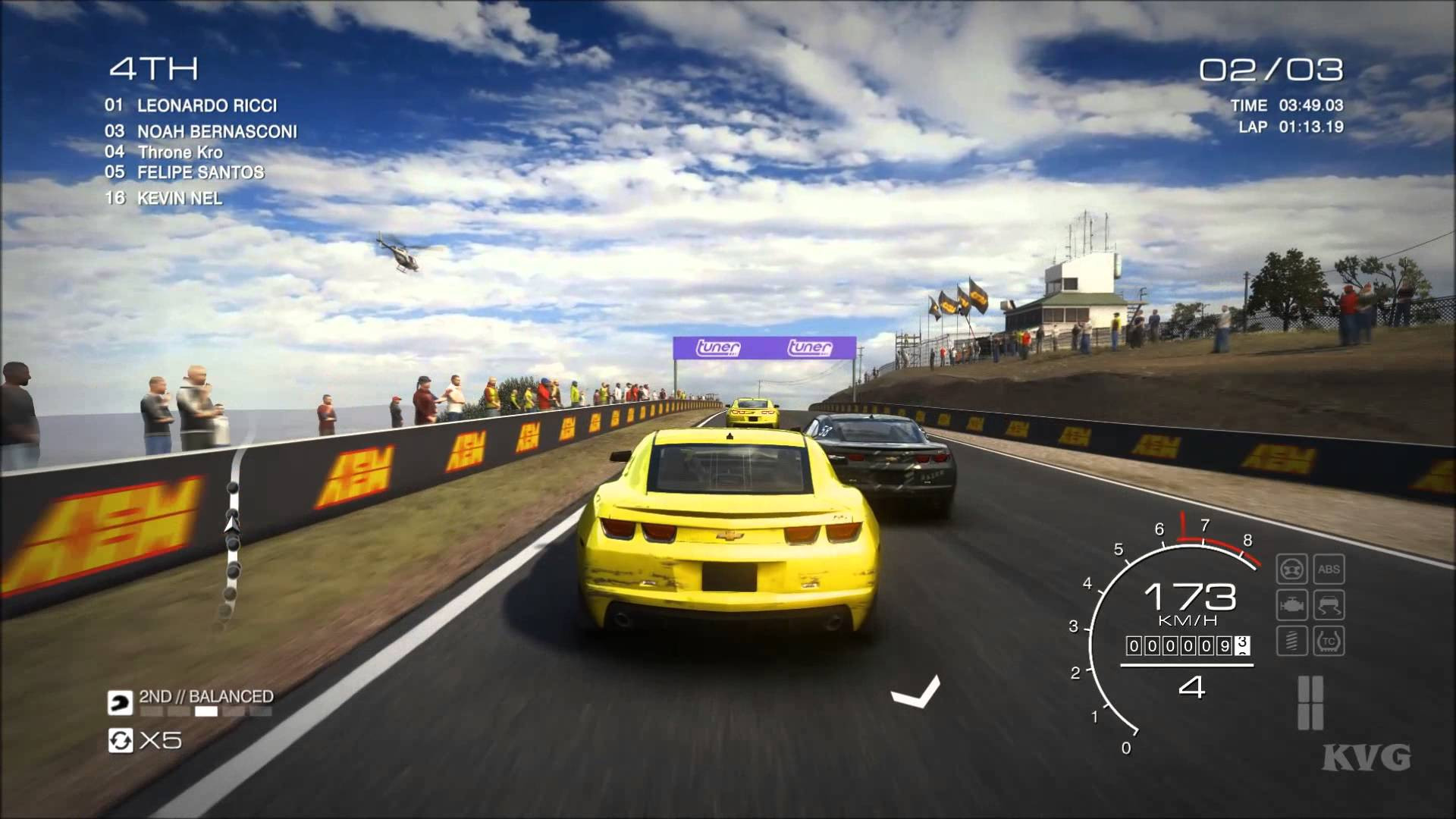The height and width of the screenshot is (819, 1456).
Task: Toggle the stability control car icon
Action: 1329,604
